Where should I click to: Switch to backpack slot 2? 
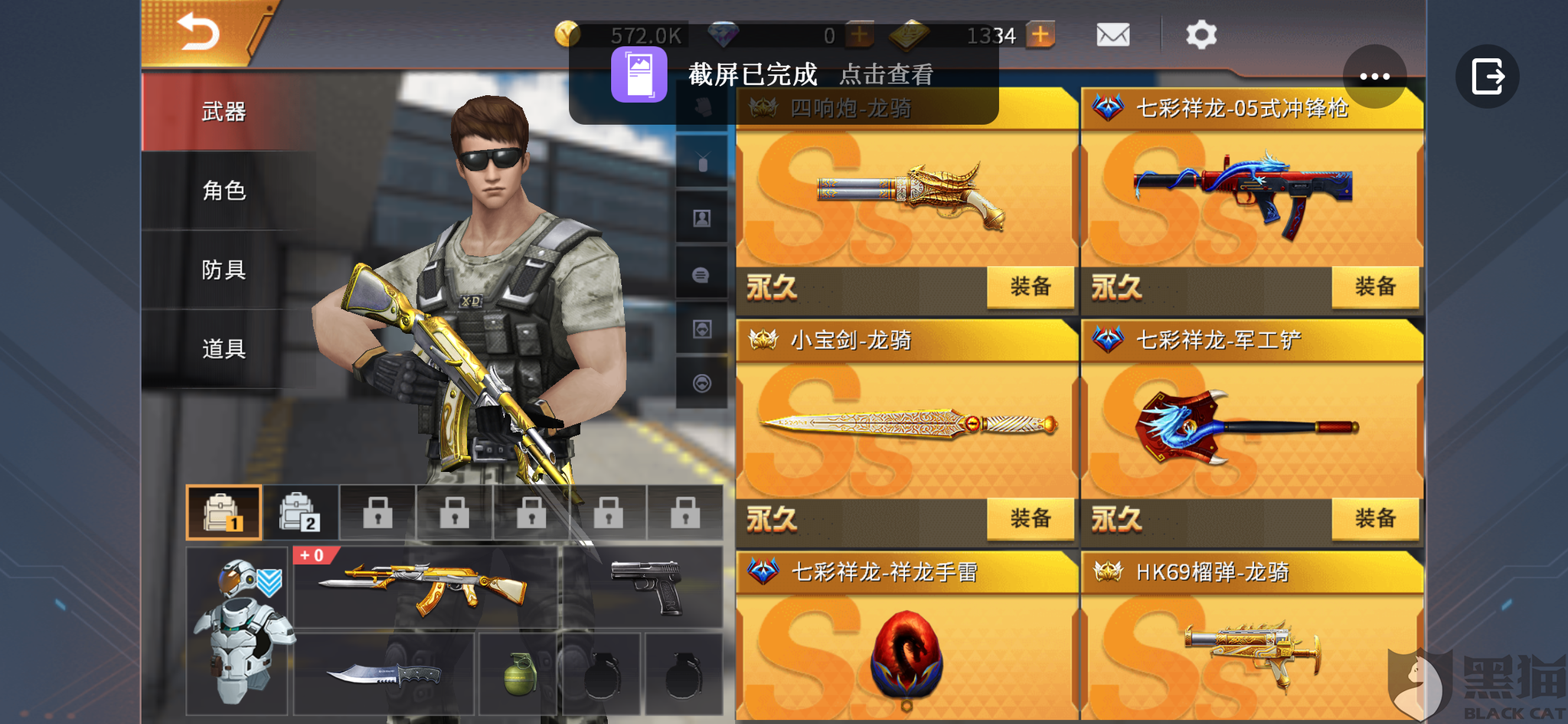point(300,512)
